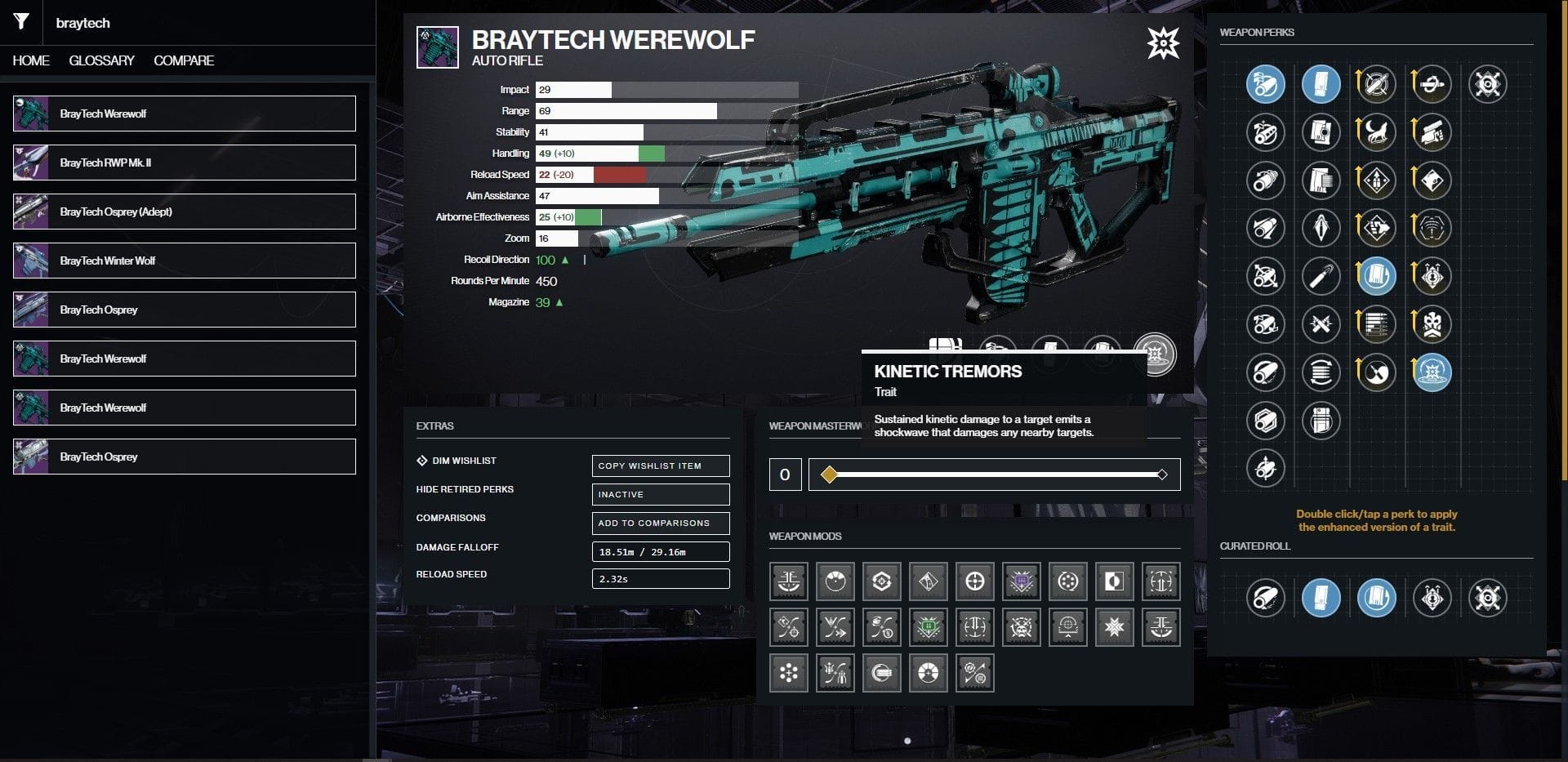
Task: Select the Arrowhead Brake barrel perk
Action: tap(1266, 84)
